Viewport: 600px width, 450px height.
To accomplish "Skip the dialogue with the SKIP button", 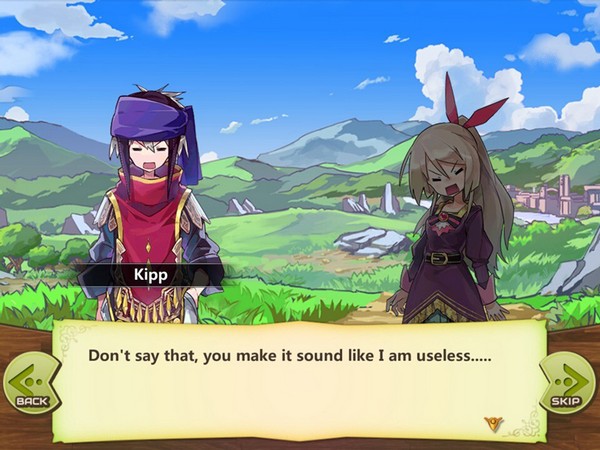I will click(568, 383).
